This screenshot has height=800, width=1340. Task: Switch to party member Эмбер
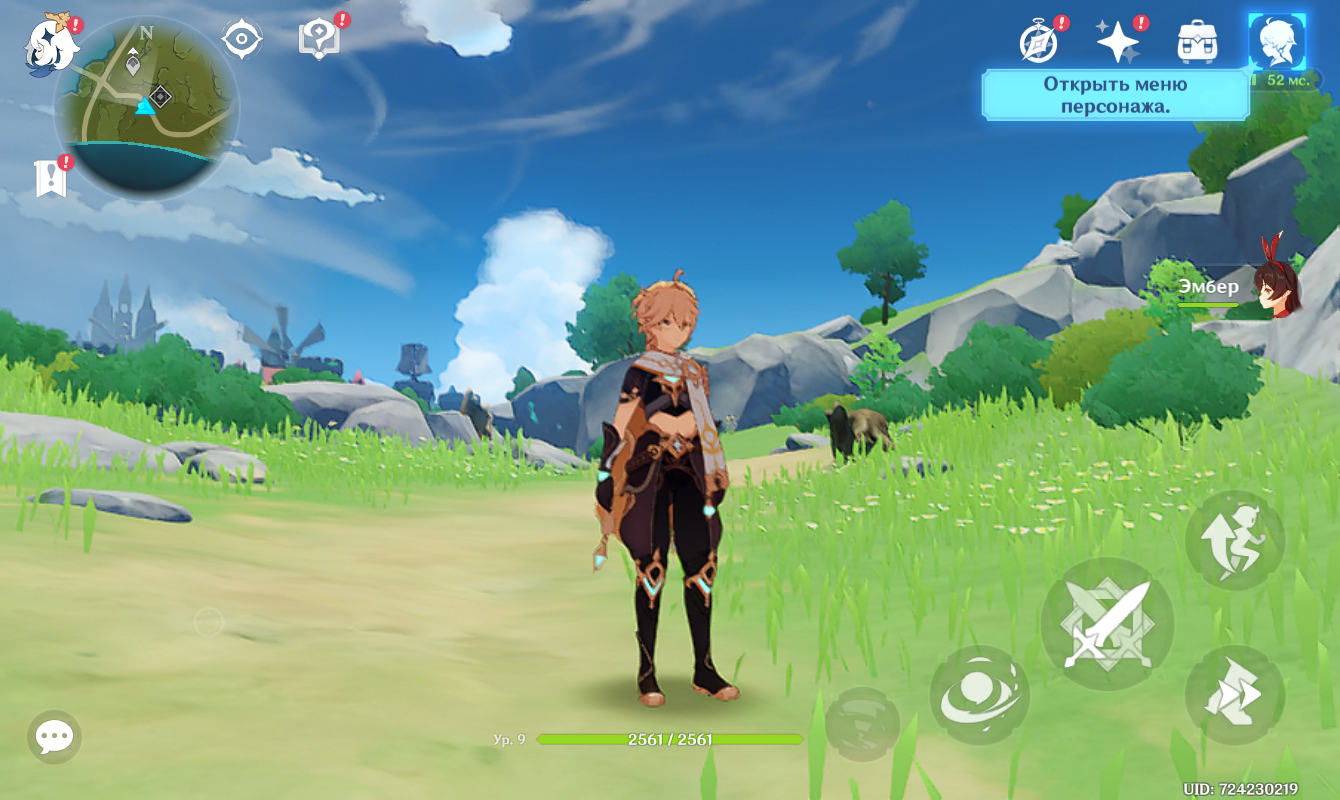point(1276,289)
